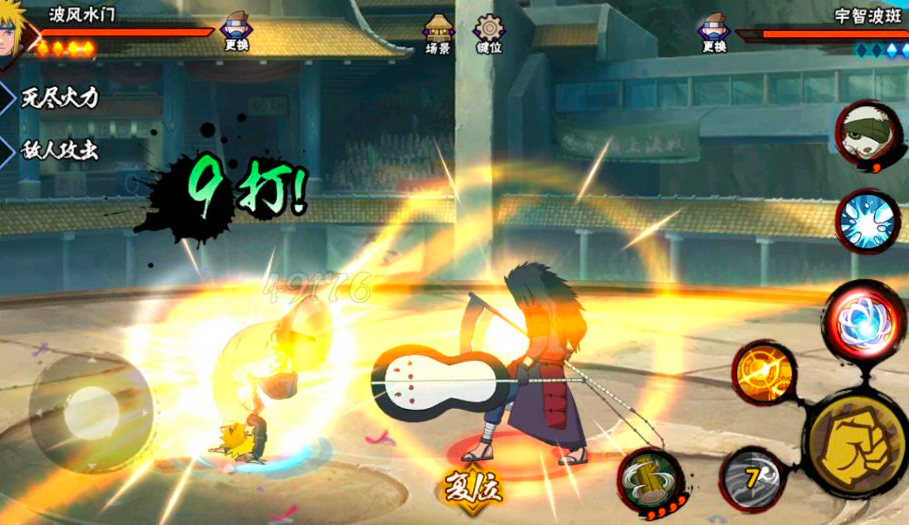Open the 场景 scene selector
Image resolution: width=909 pixels, height=525 pixels.
439,33
